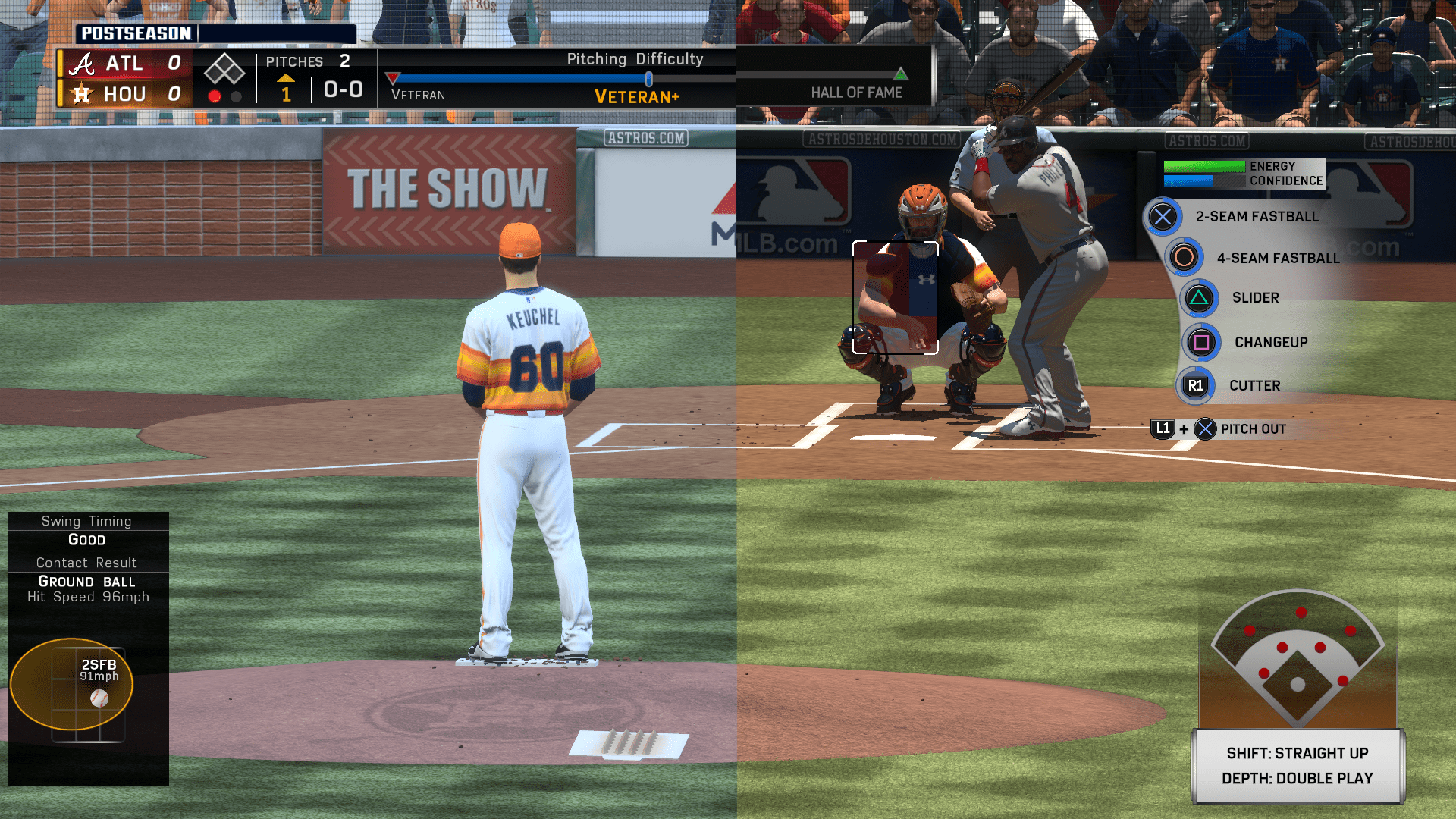Adjust the Pitching Difficulty slider marker

click(x=648, y=77)
